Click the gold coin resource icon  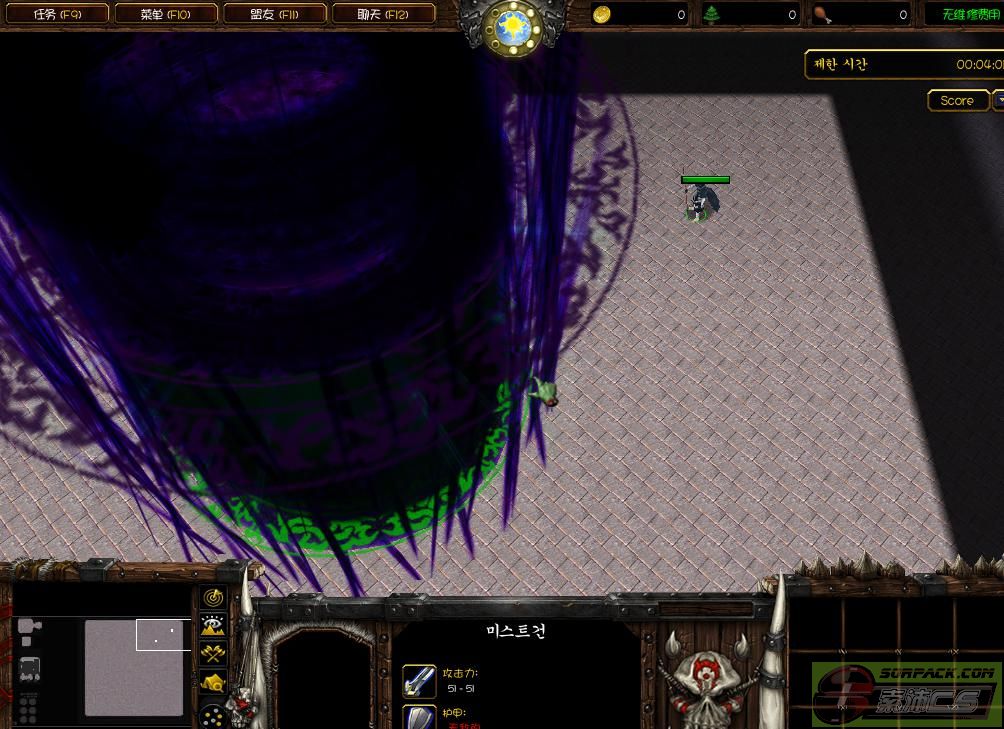601,14
